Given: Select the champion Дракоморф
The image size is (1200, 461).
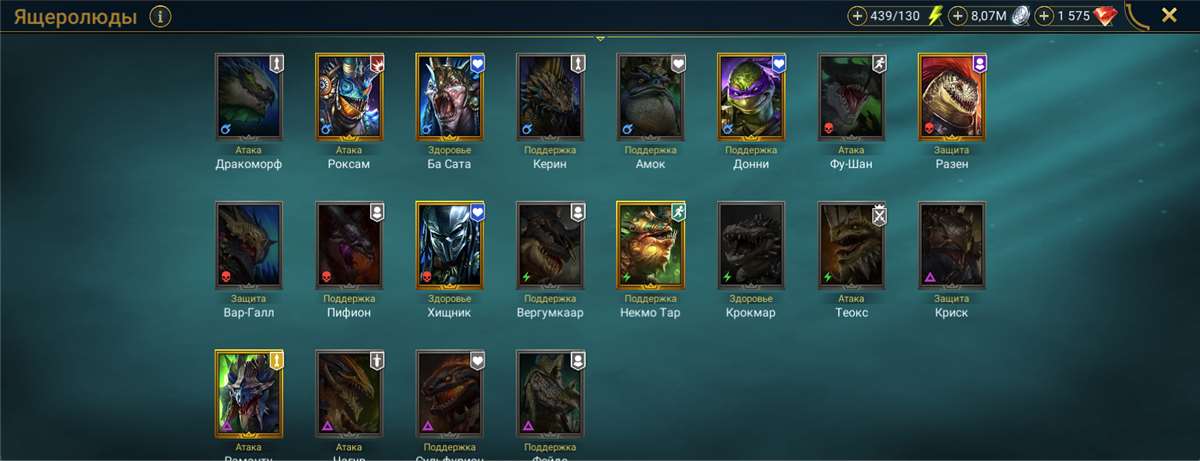Looking at the screenshot, I should [249, 97].
